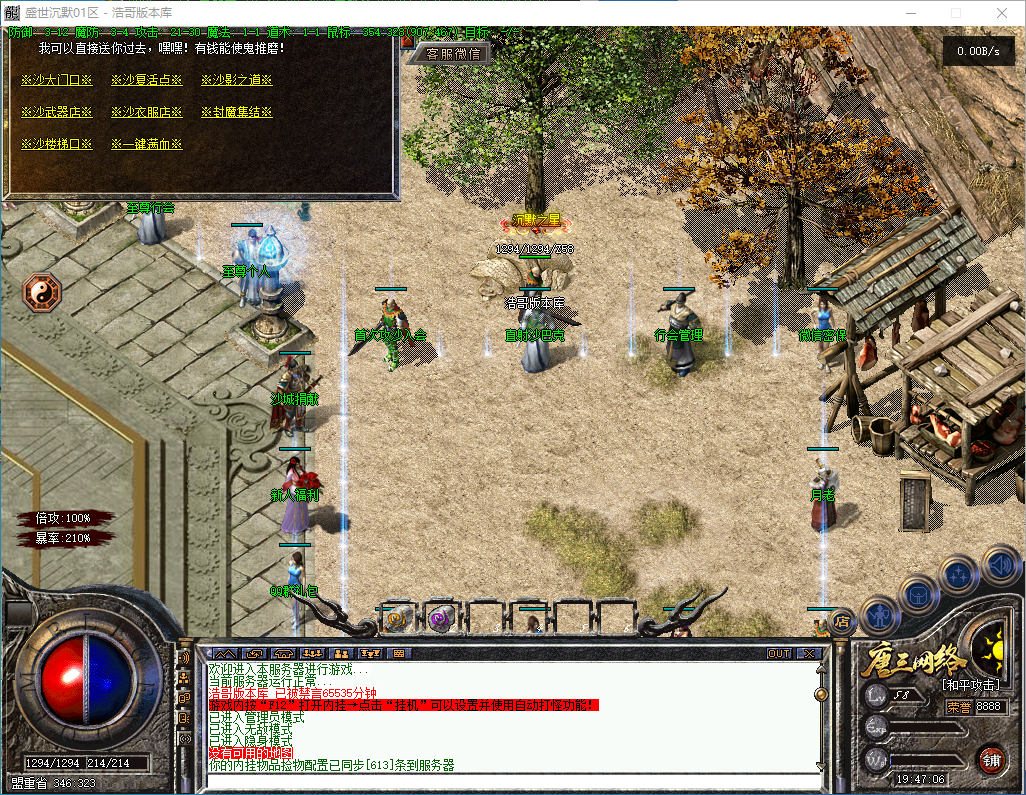Image resolution: width=1026 pixels, height=795 pixels.
Task: Close the chat panel with X
Action: click(x=809, y=653)
